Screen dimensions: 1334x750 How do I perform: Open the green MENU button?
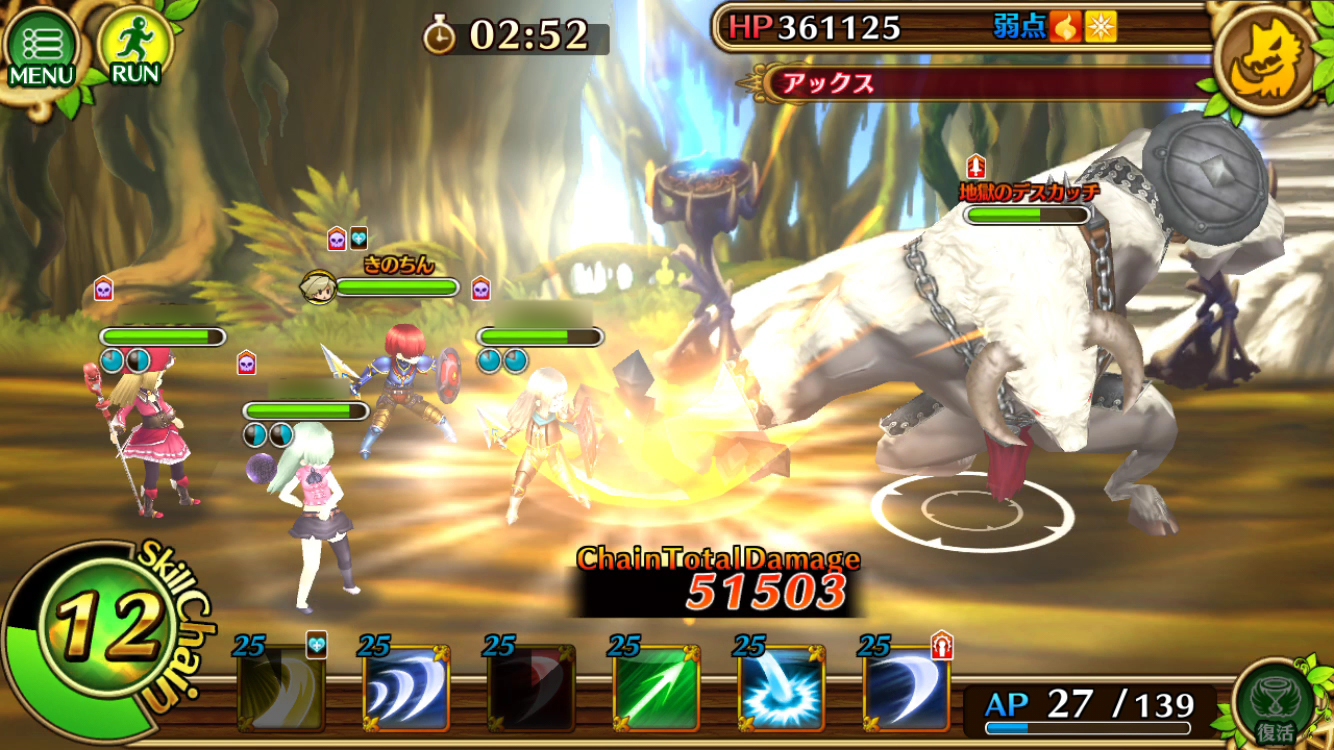pyautogui.click(x=42, y=47)
